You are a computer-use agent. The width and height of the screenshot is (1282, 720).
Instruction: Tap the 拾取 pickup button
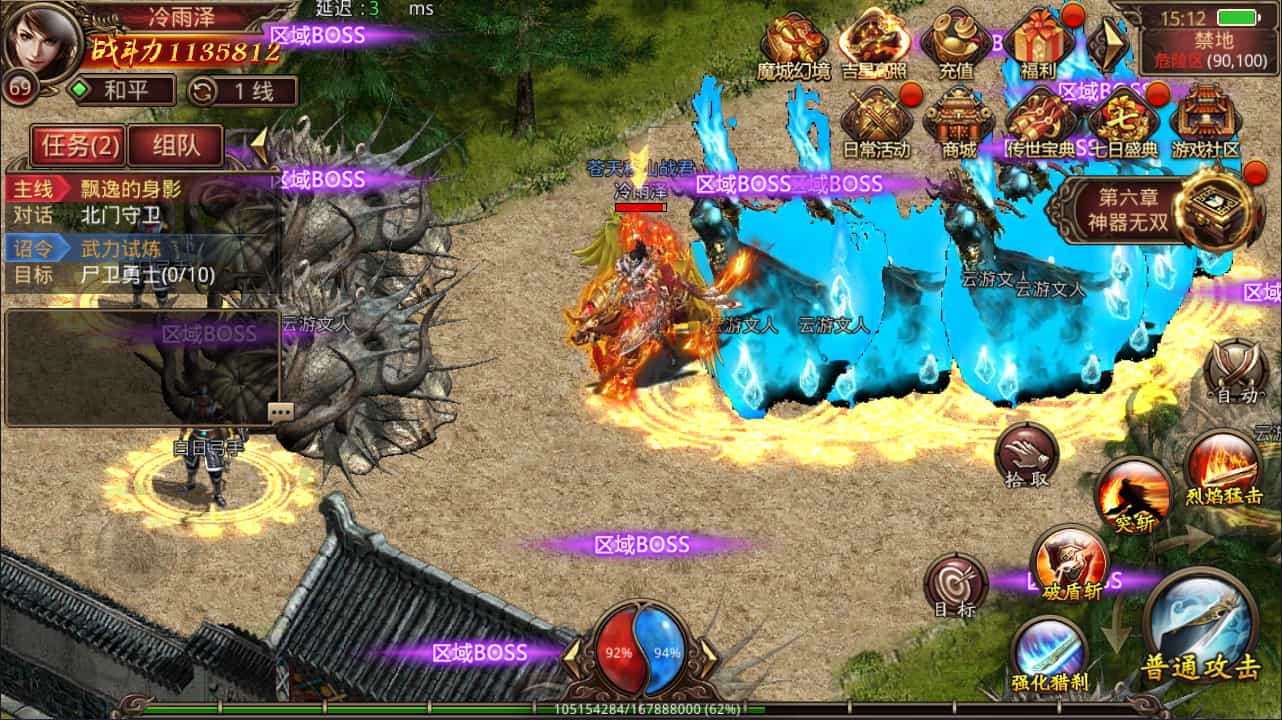tap(1027, 455)
